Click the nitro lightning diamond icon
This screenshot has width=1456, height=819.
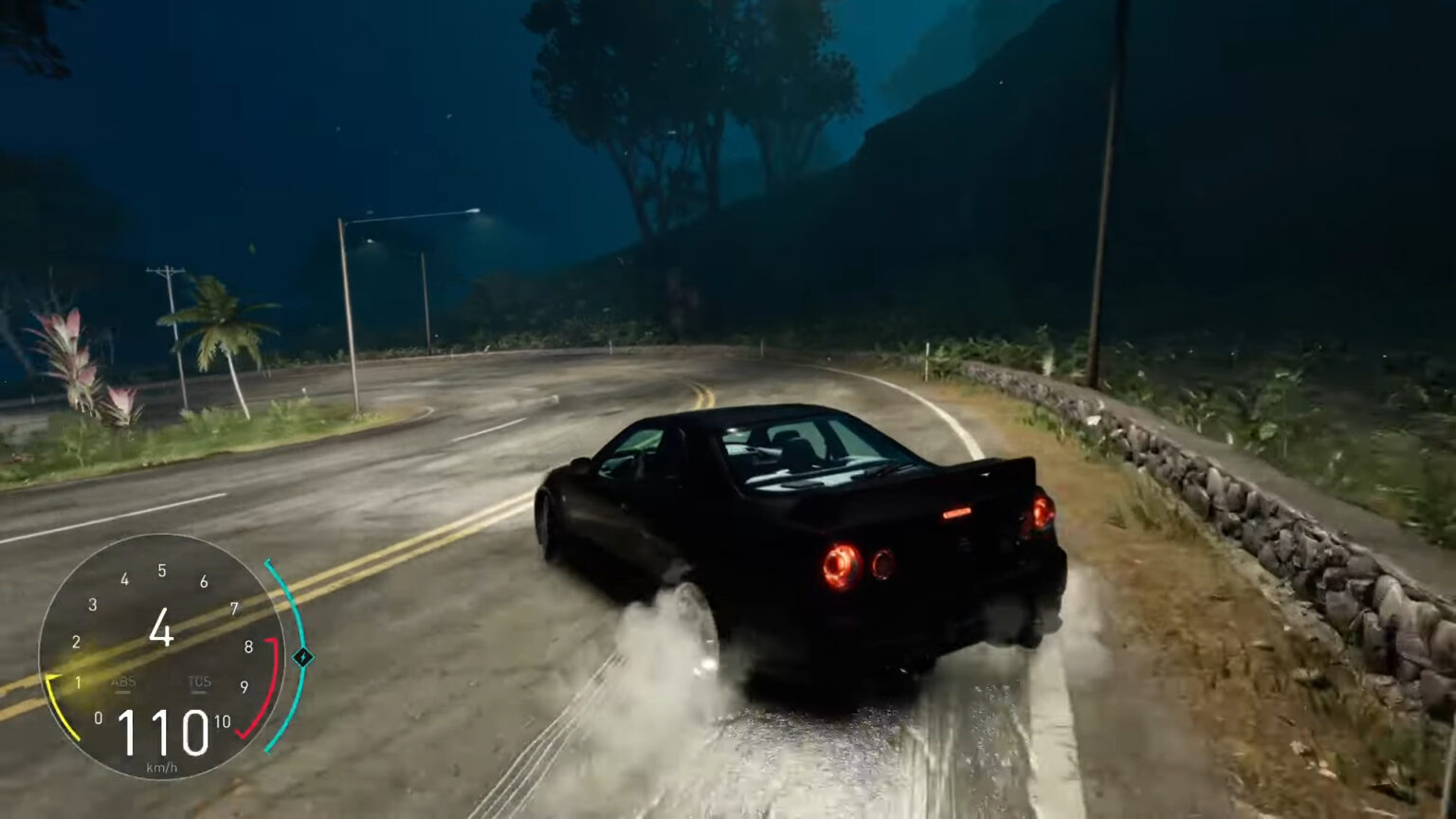[304, 657]
